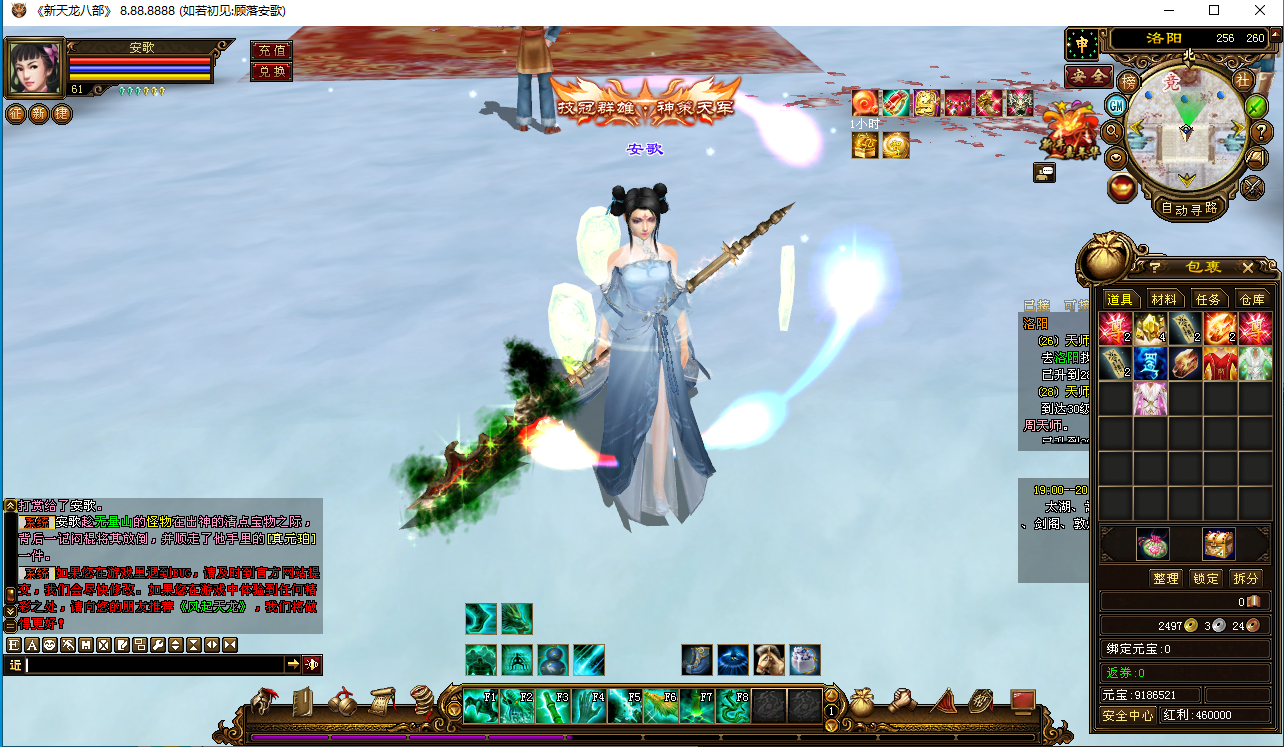Maximize the game window
1284x747 pixels.
pyautogui.click(x=1214, y=11)
